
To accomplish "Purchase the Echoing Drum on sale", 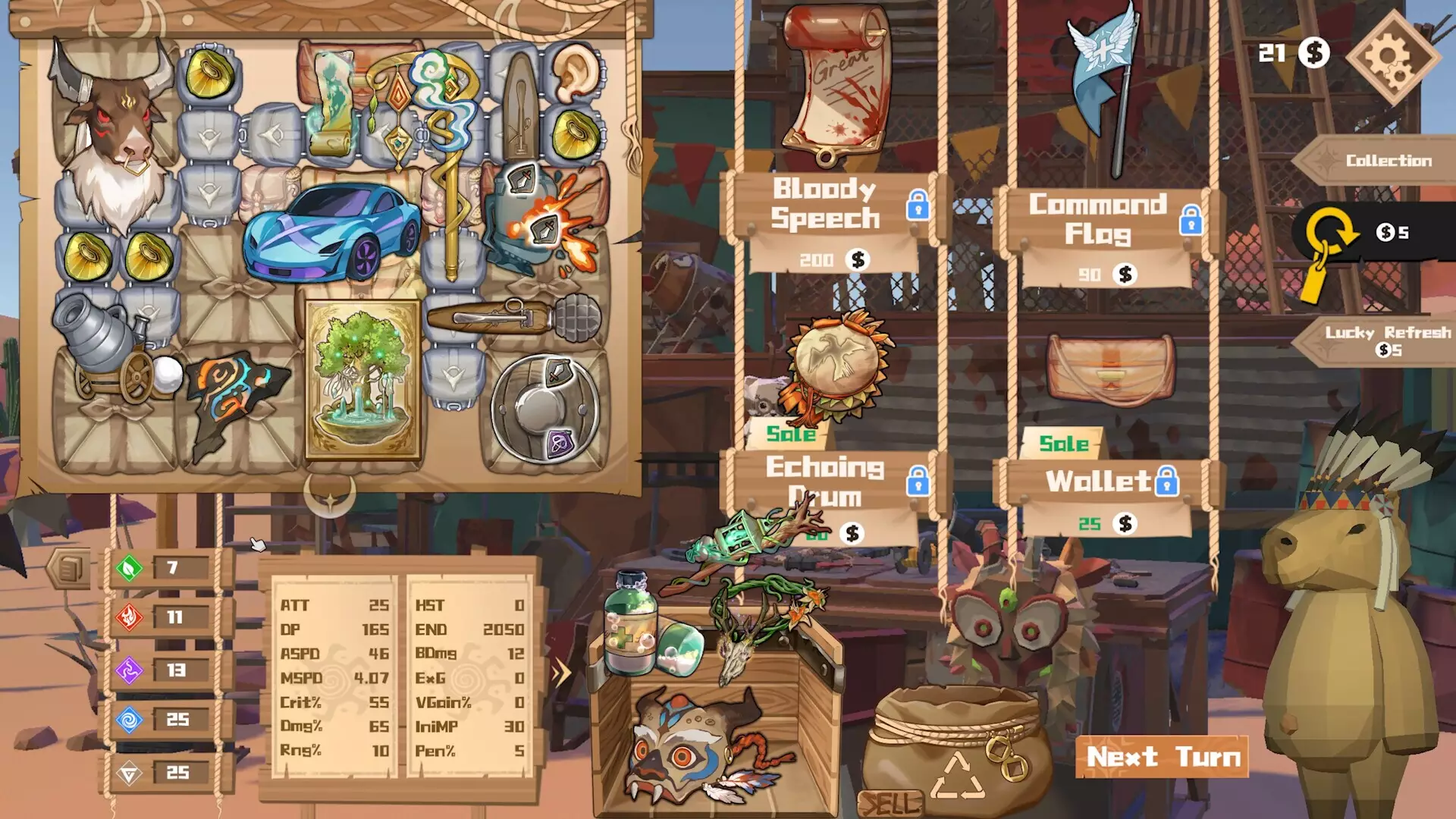I will 835,368.
